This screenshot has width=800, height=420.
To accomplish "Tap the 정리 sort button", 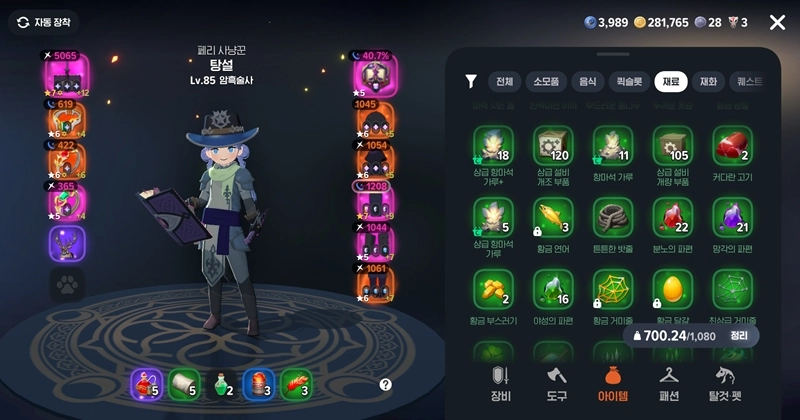I will [740, 336].
